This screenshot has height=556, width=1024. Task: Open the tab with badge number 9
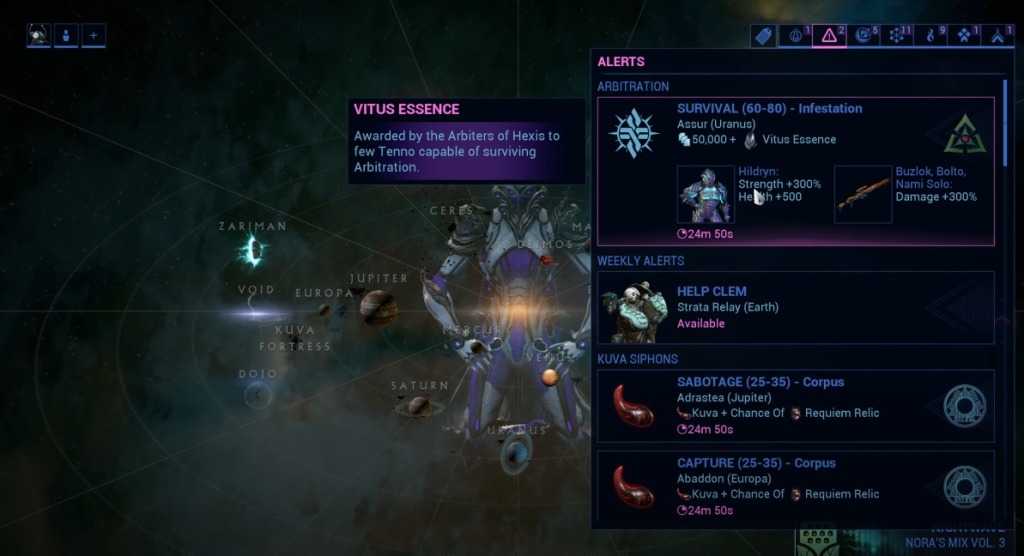932,36
